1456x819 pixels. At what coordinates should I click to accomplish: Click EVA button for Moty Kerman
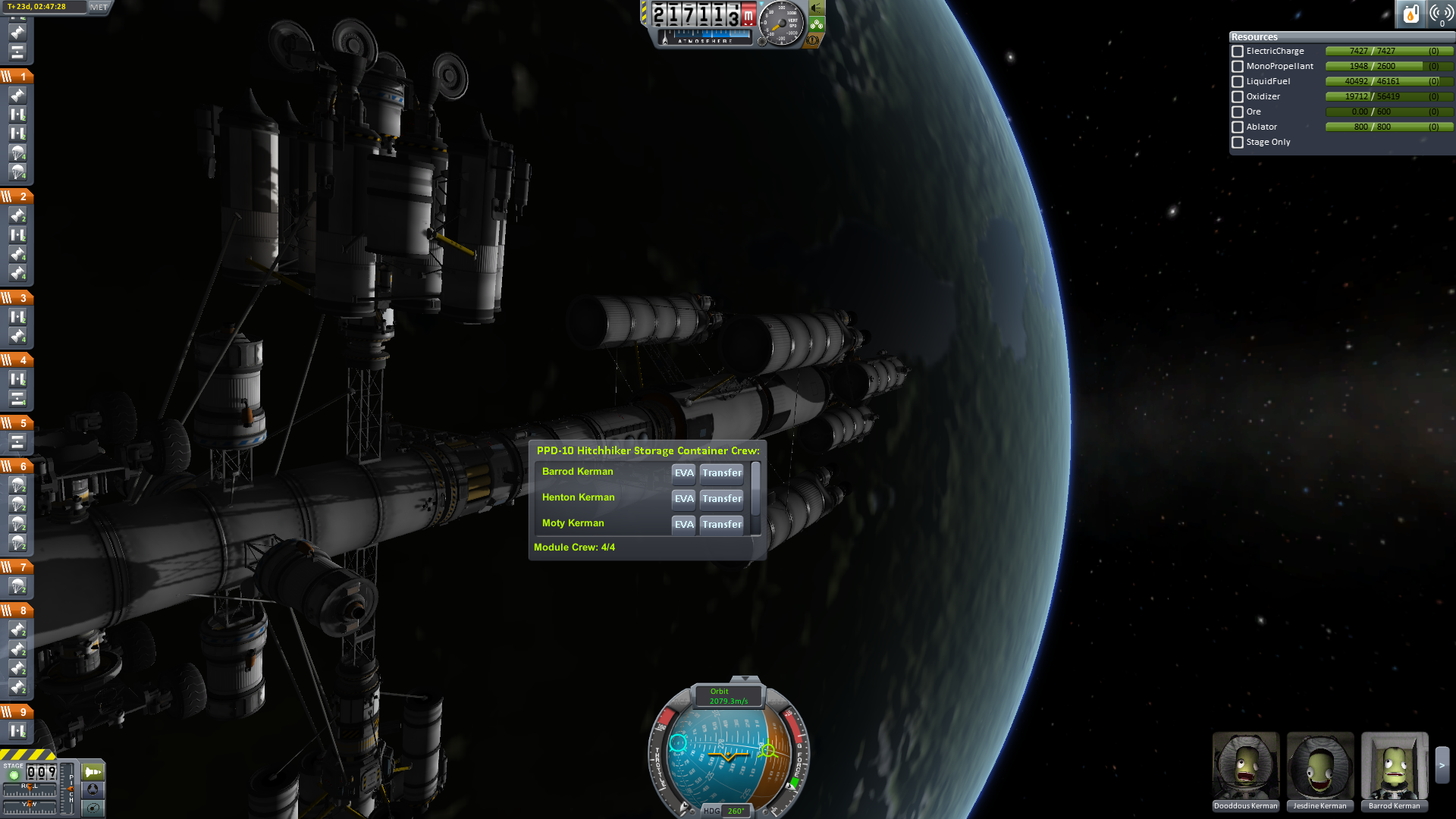(683, 525)
